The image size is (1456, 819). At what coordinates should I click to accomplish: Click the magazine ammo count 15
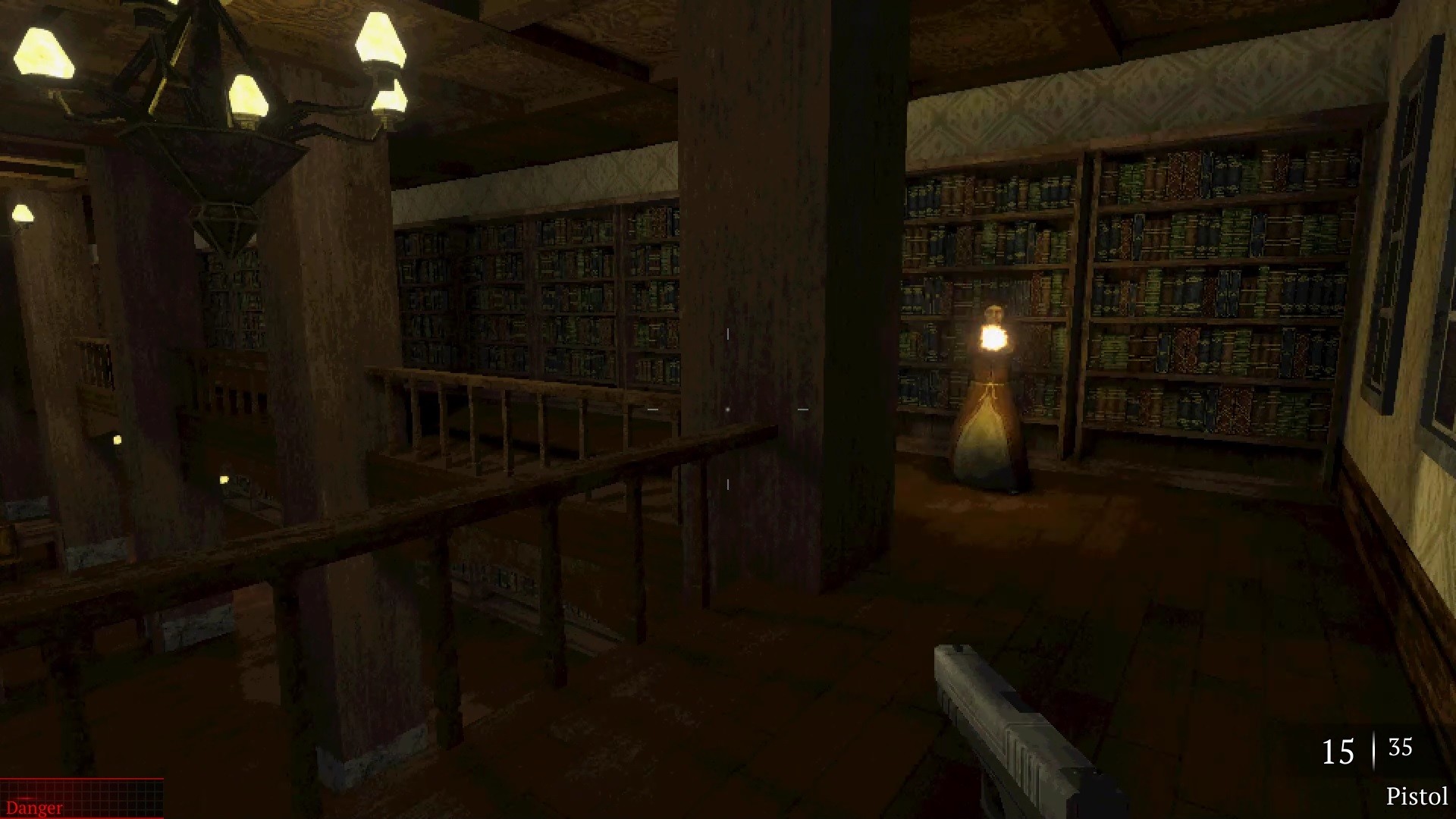click(x=1338, y=753)
